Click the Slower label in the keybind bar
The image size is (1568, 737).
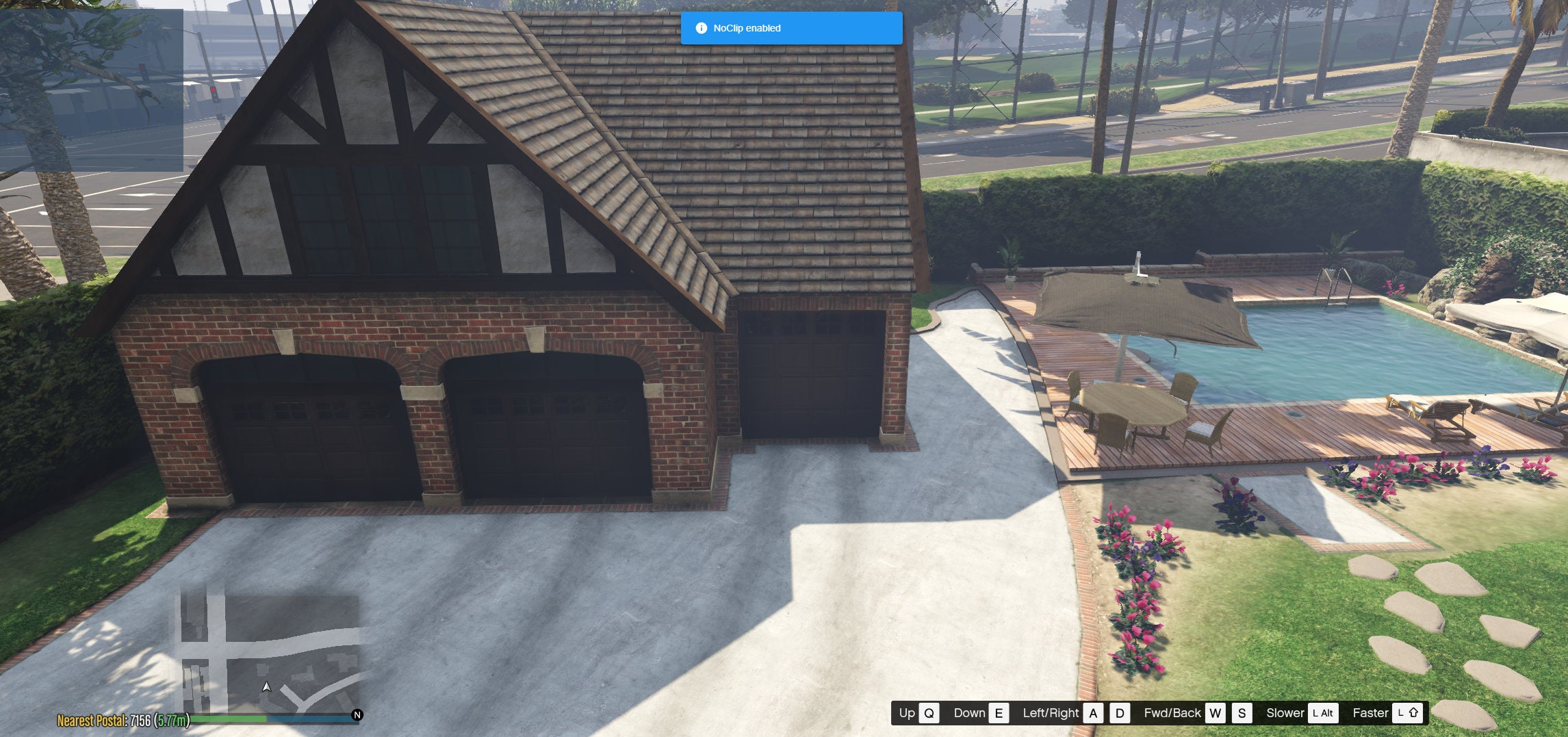pos(1285,713)
